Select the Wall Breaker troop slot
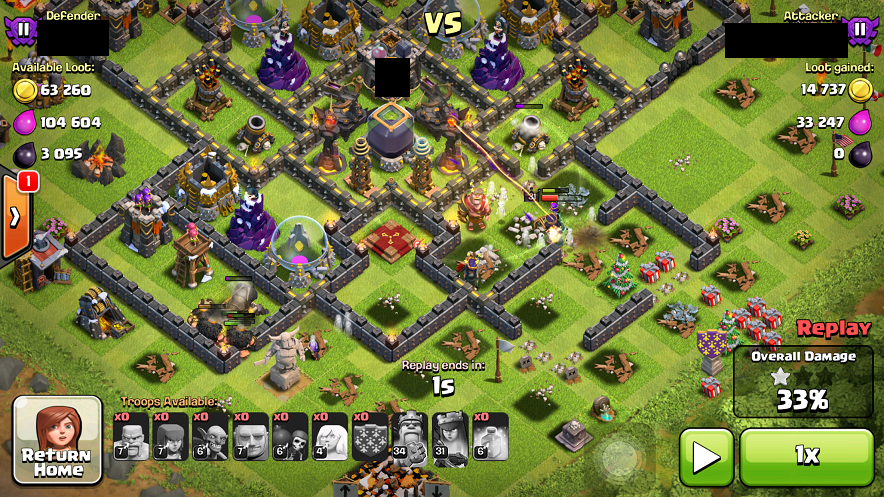 291,437
